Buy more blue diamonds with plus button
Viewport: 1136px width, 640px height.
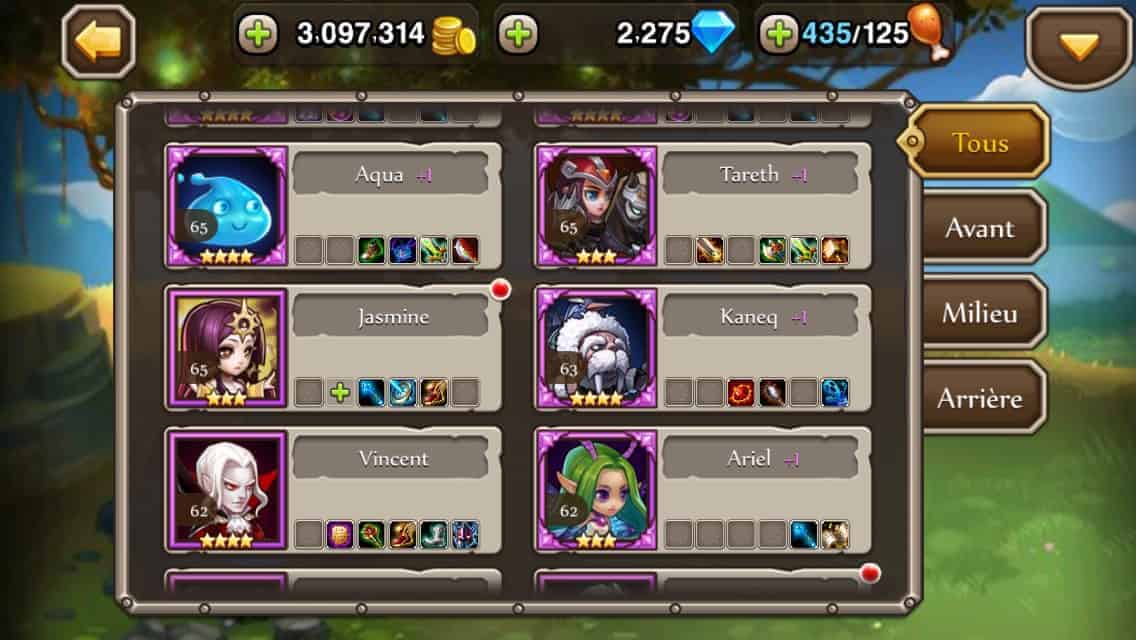tap(517, 35)
